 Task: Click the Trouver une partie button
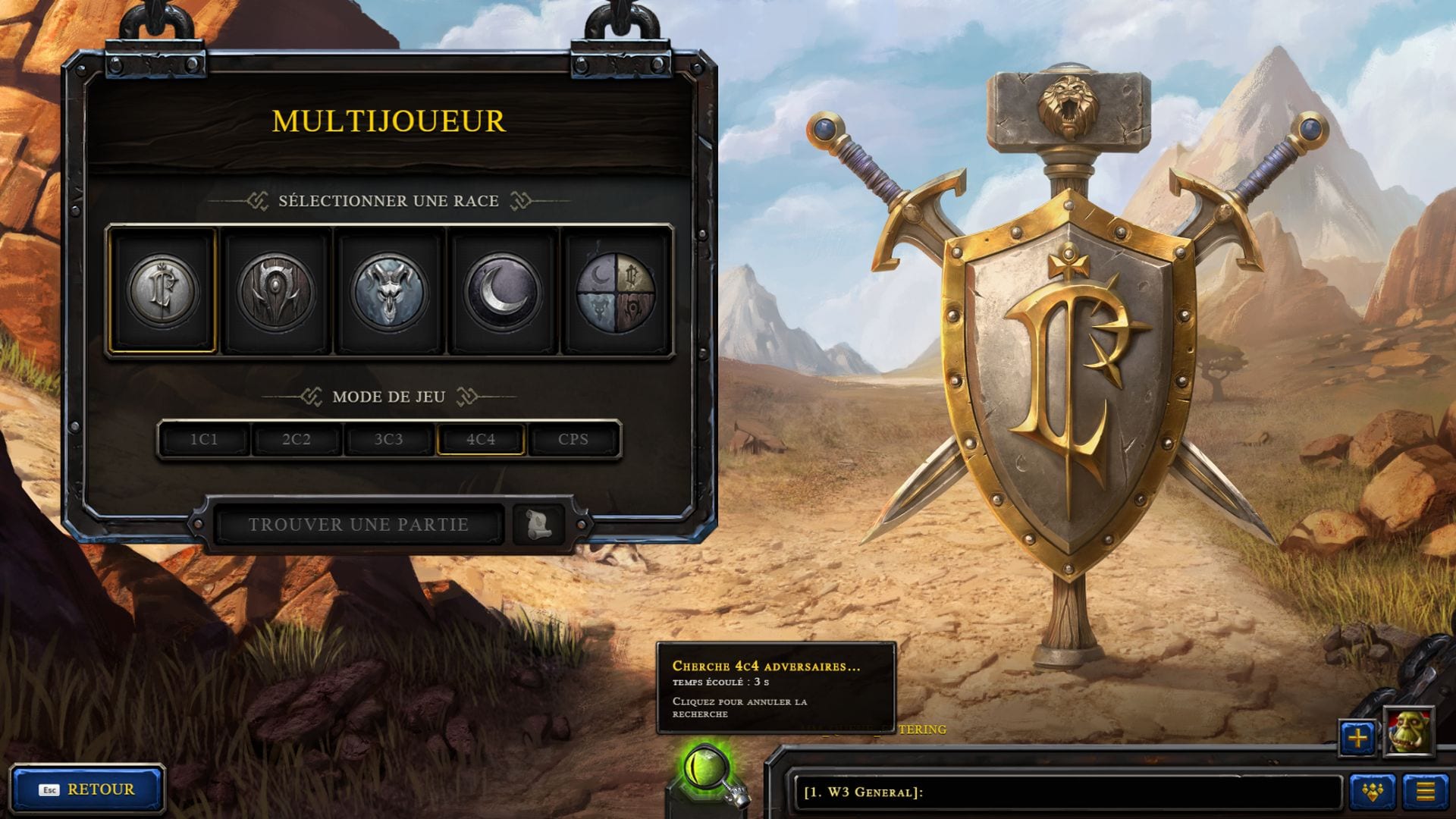pyautogui.click(x=359, y=525)
